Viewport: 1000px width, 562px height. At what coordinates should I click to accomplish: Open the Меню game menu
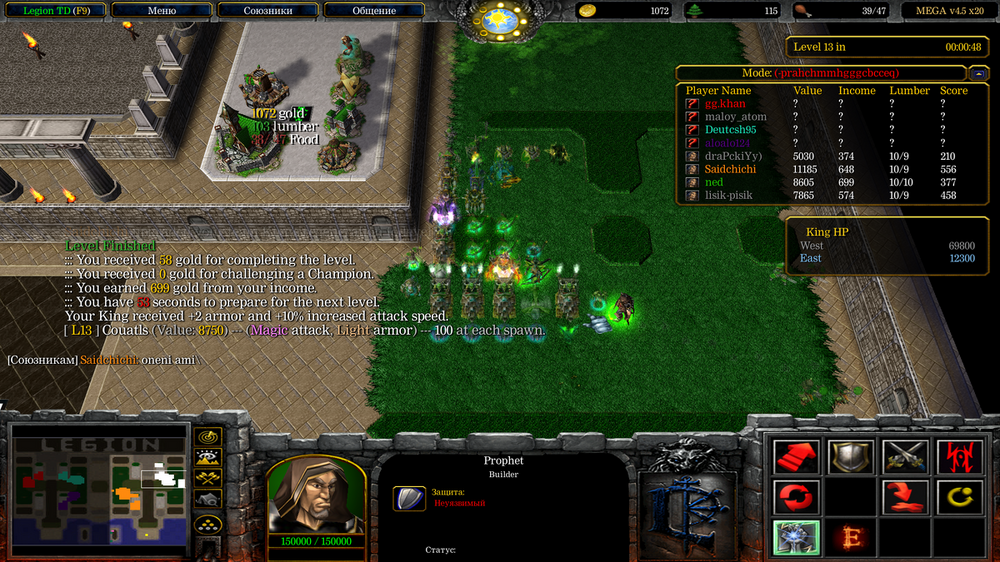click(x=161, y=11)
